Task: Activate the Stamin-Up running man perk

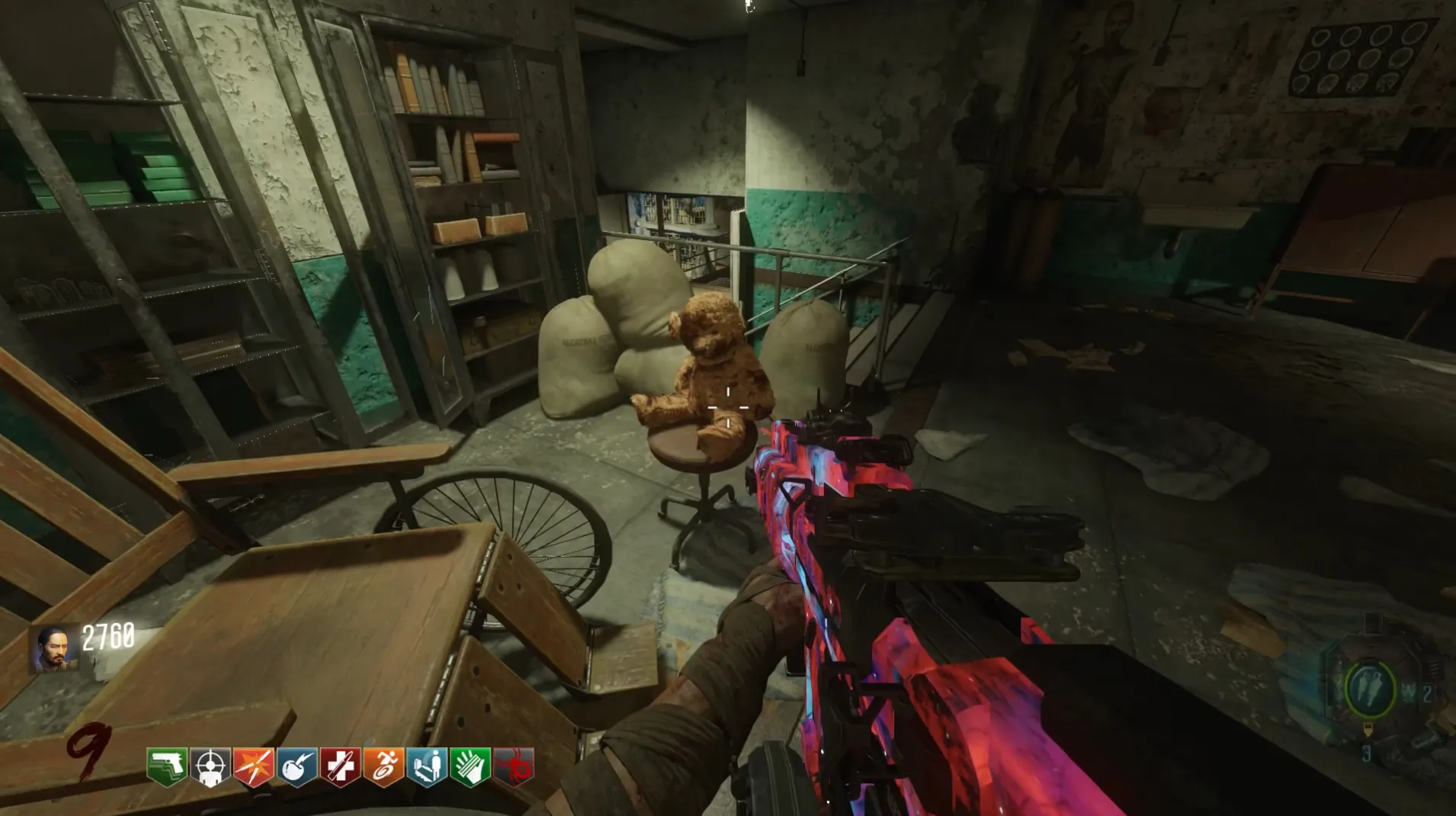Action: [x=384, y=766]
